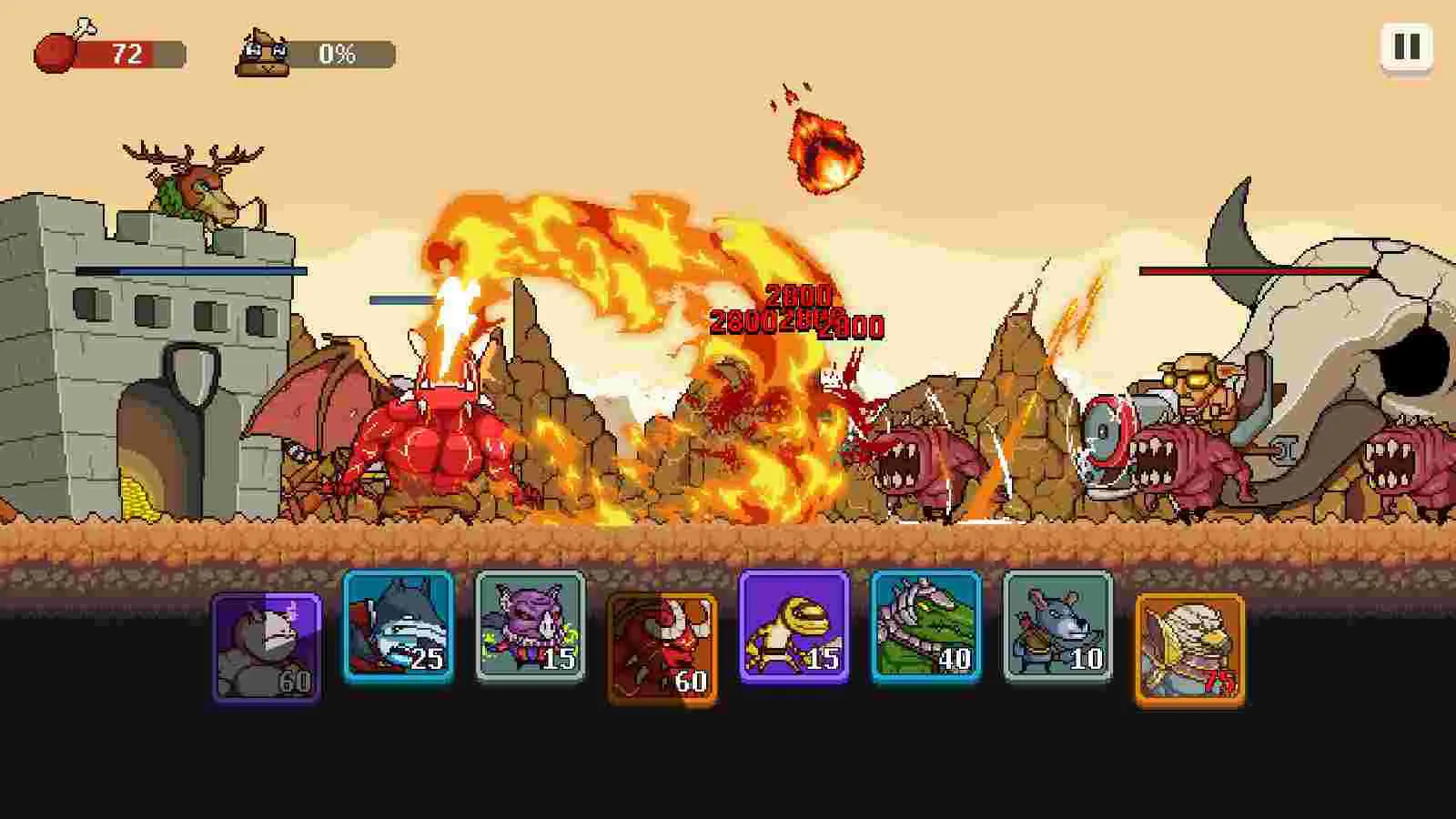Deploy the yellow salamander unit costing 15
Viewport: 1456px width, 819px height.
click(x=794, y=642)
